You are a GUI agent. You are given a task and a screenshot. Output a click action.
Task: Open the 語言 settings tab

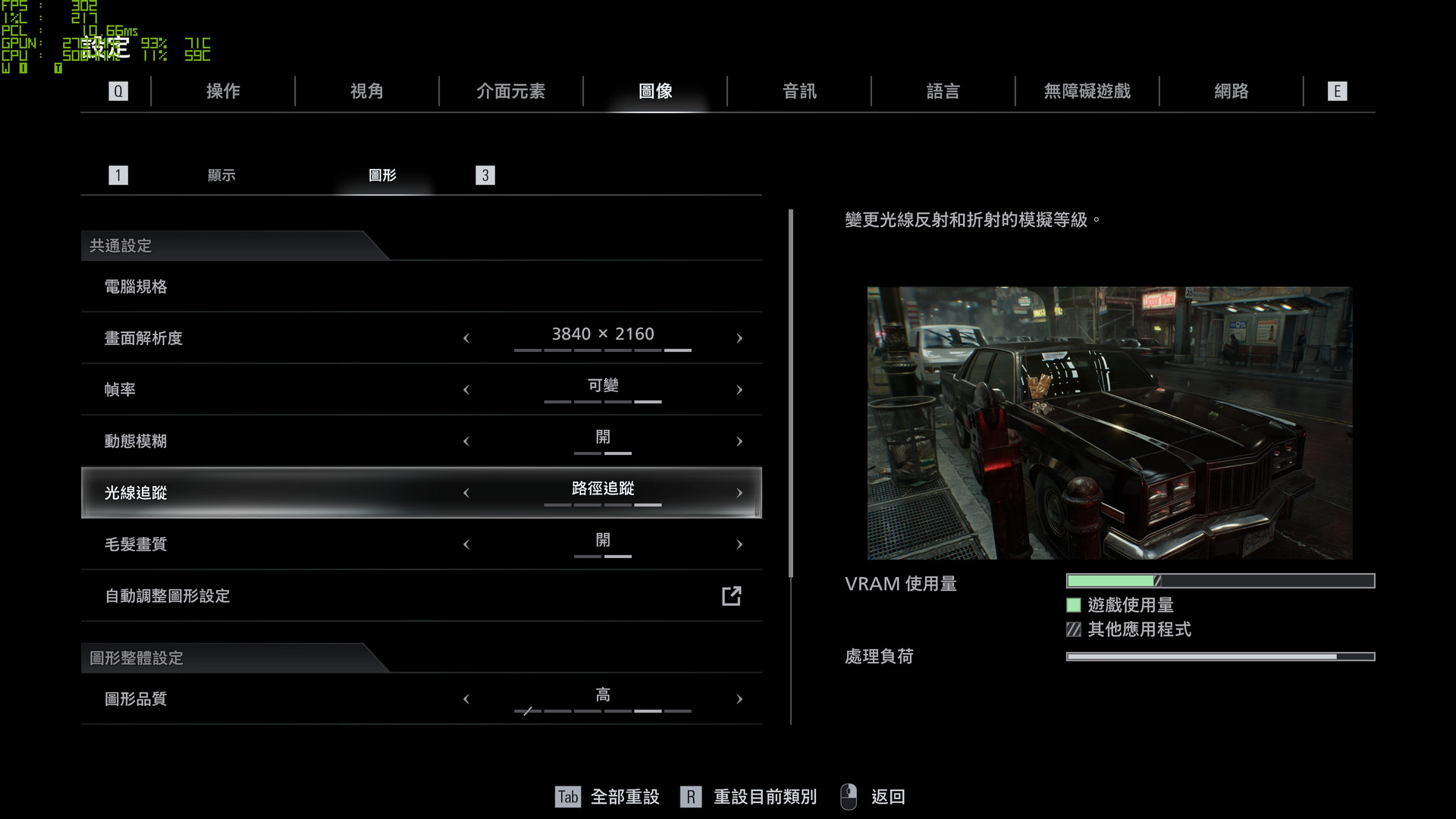point(943,92)
